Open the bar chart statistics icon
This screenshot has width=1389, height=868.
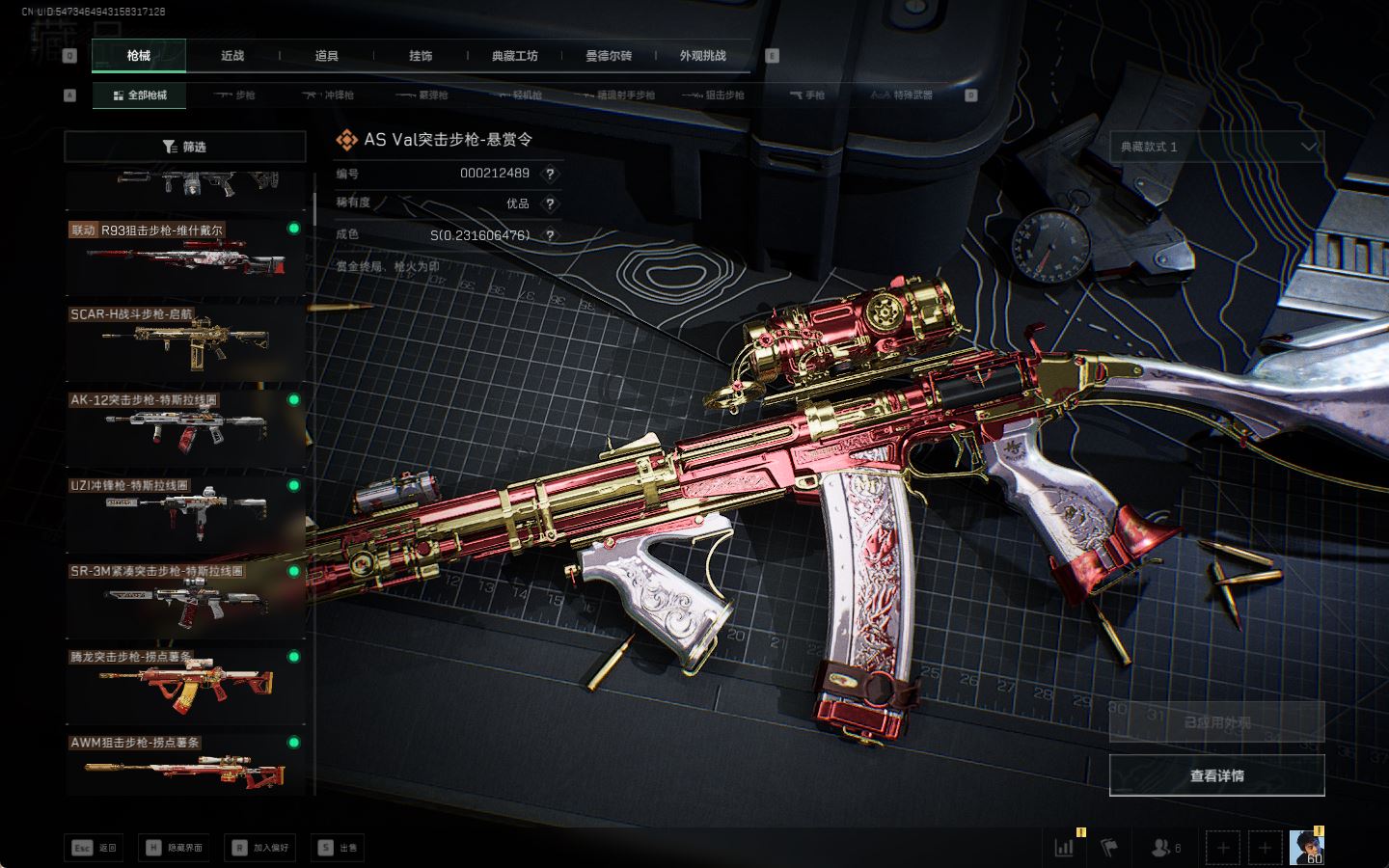(1065, 848)
